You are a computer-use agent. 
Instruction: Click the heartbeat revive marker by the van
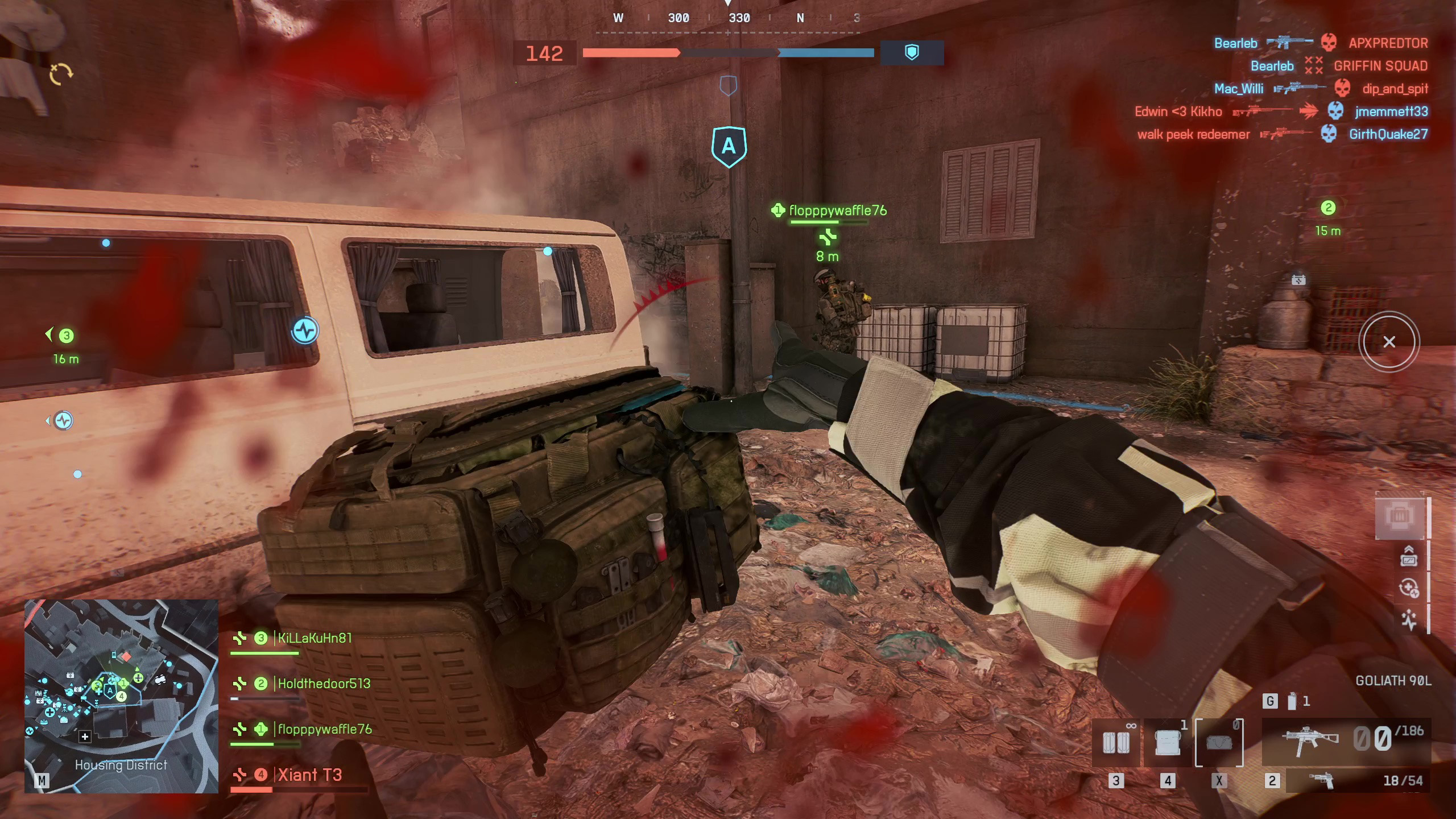click(x=305, y=330)
